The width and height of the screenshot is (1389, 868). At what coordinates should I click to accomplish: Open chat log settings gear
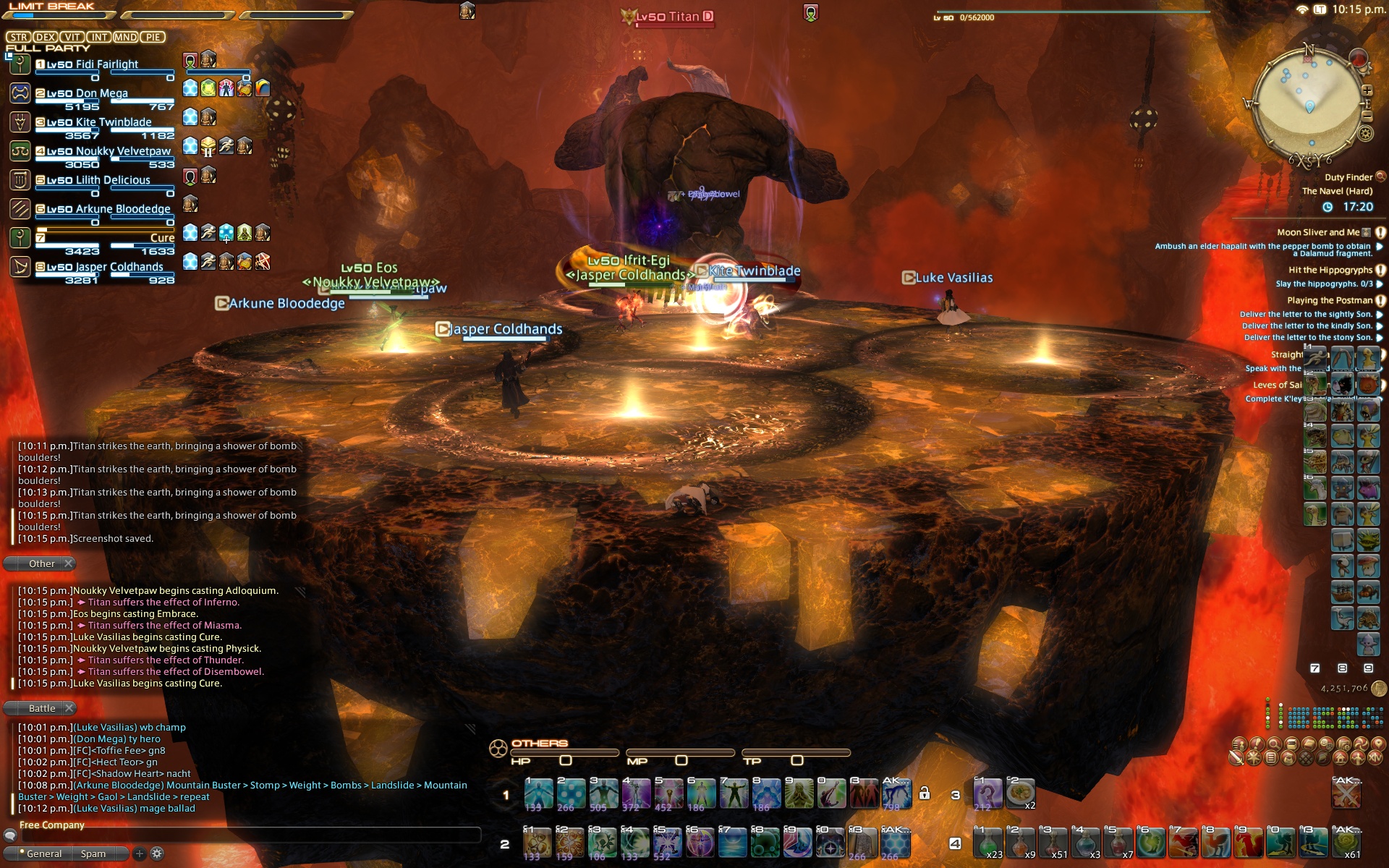point(157,854)
